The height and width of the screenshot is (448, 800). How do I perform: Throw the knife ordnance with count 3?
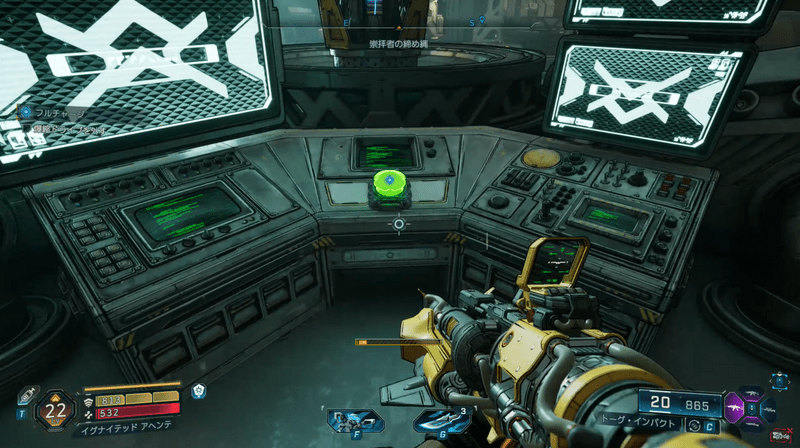[433, 421]
